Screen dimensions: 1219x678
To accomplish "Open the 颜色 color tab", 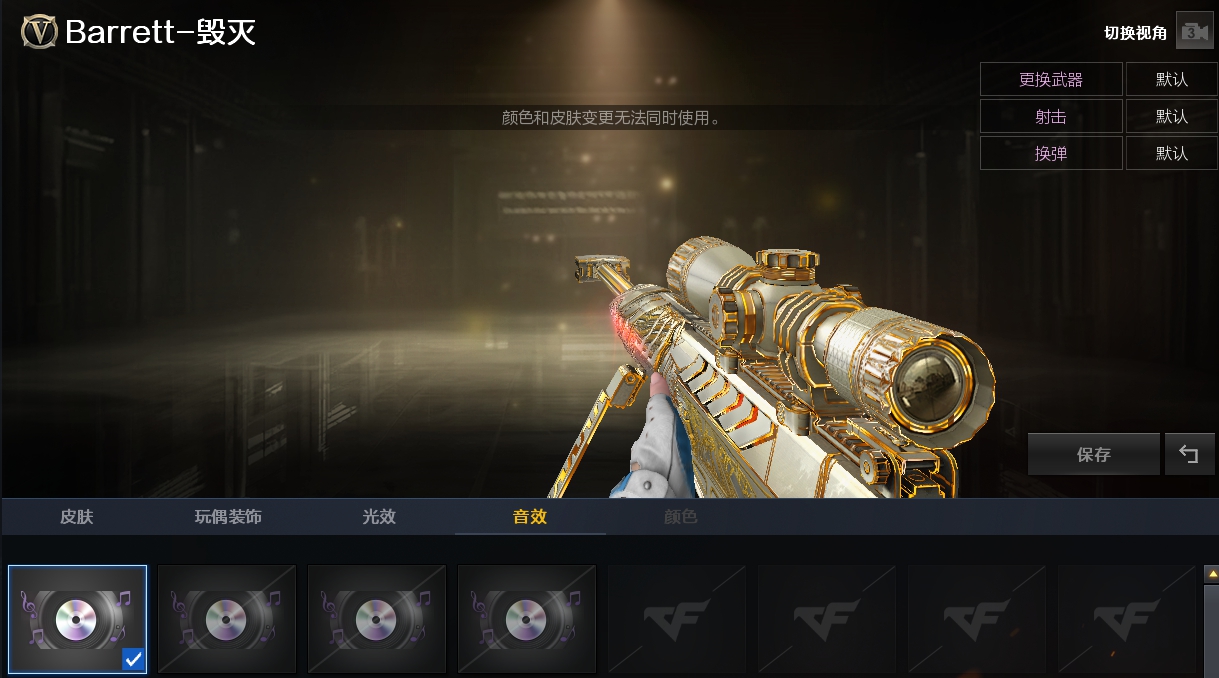I will click(x=681, y=517).
